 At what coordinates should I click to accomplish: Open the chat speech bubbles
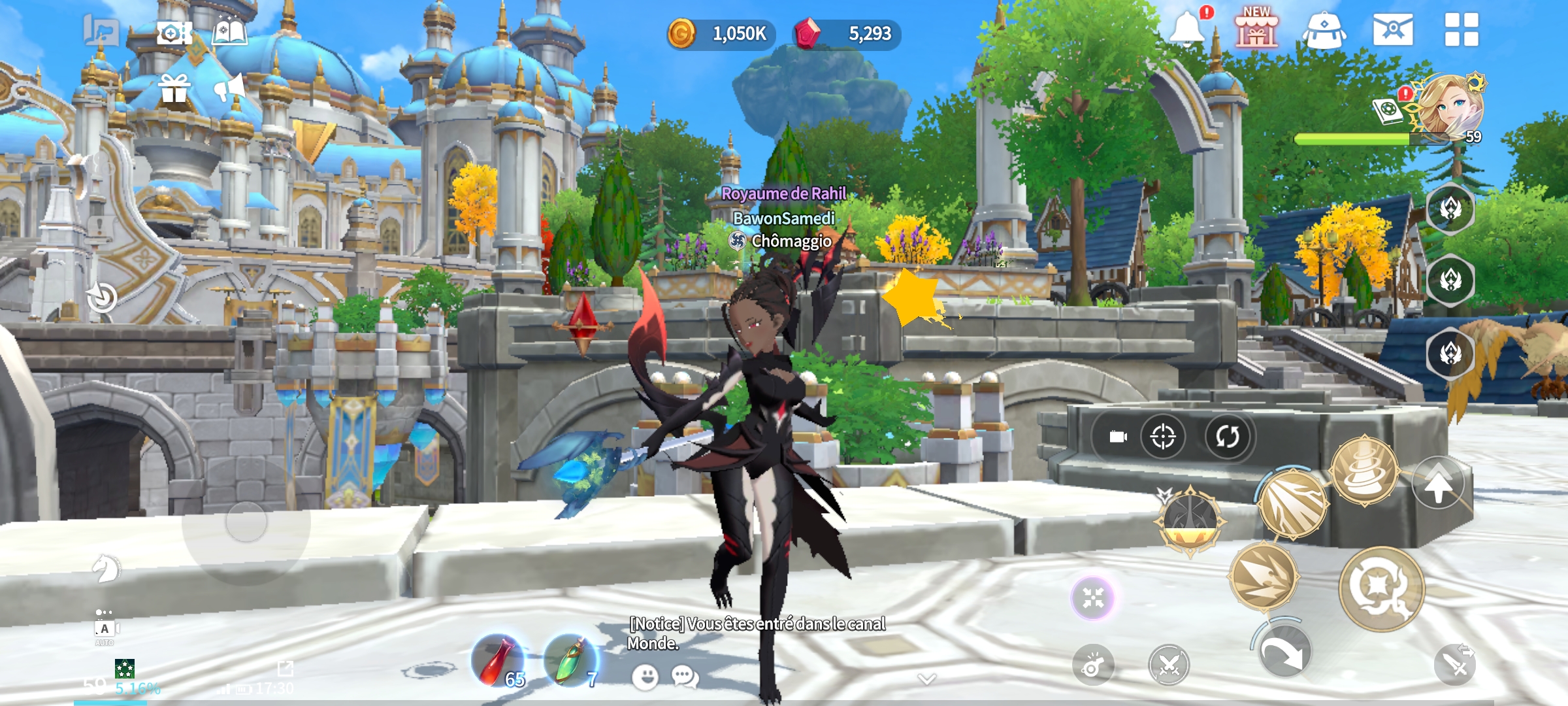pos(685,677)
